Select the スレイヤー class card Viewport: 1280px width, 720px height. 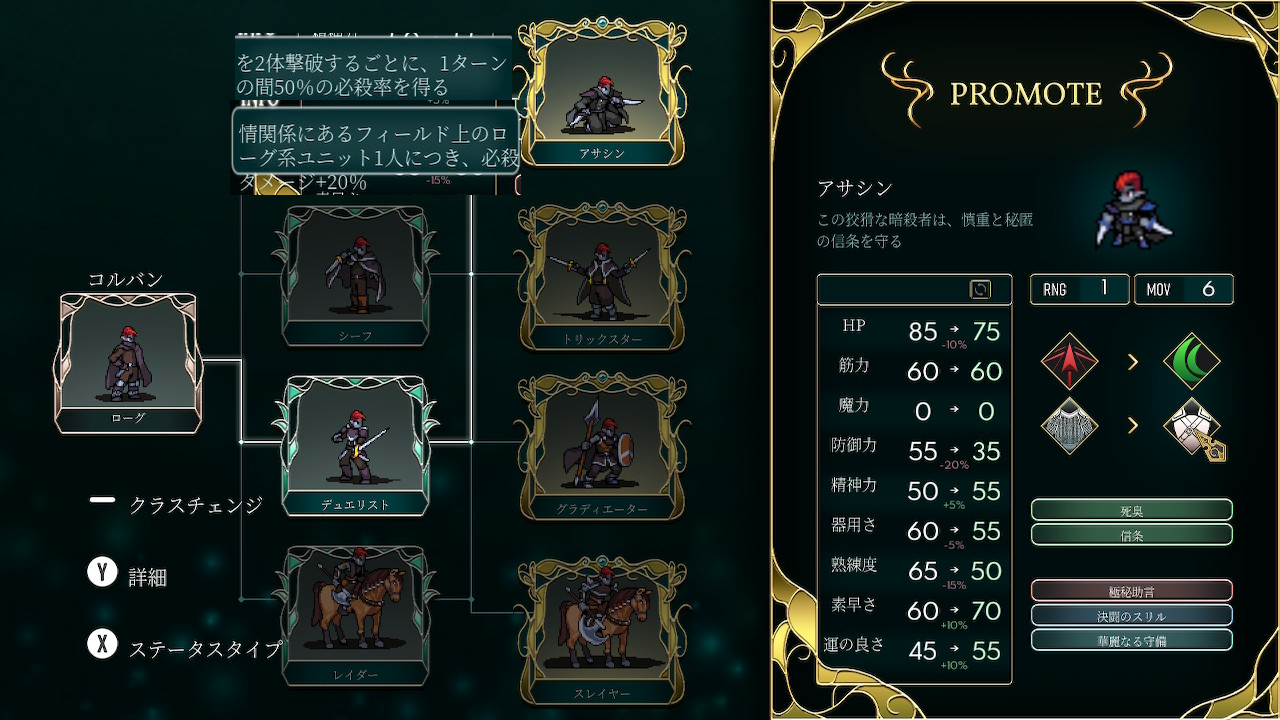(601, 630)
